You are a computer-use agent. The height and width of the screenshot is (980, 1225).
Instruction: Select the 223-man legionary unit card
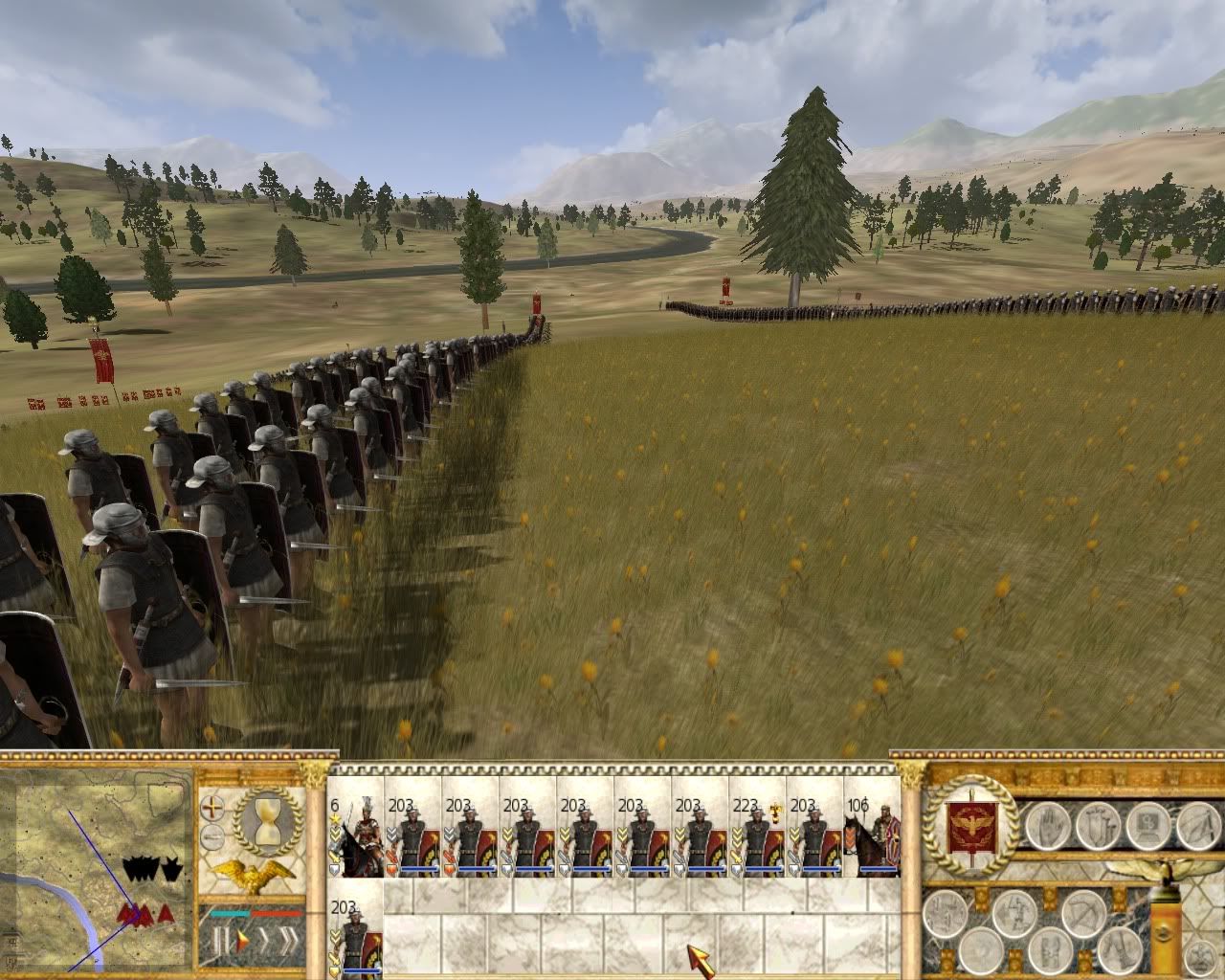point(758,835)
